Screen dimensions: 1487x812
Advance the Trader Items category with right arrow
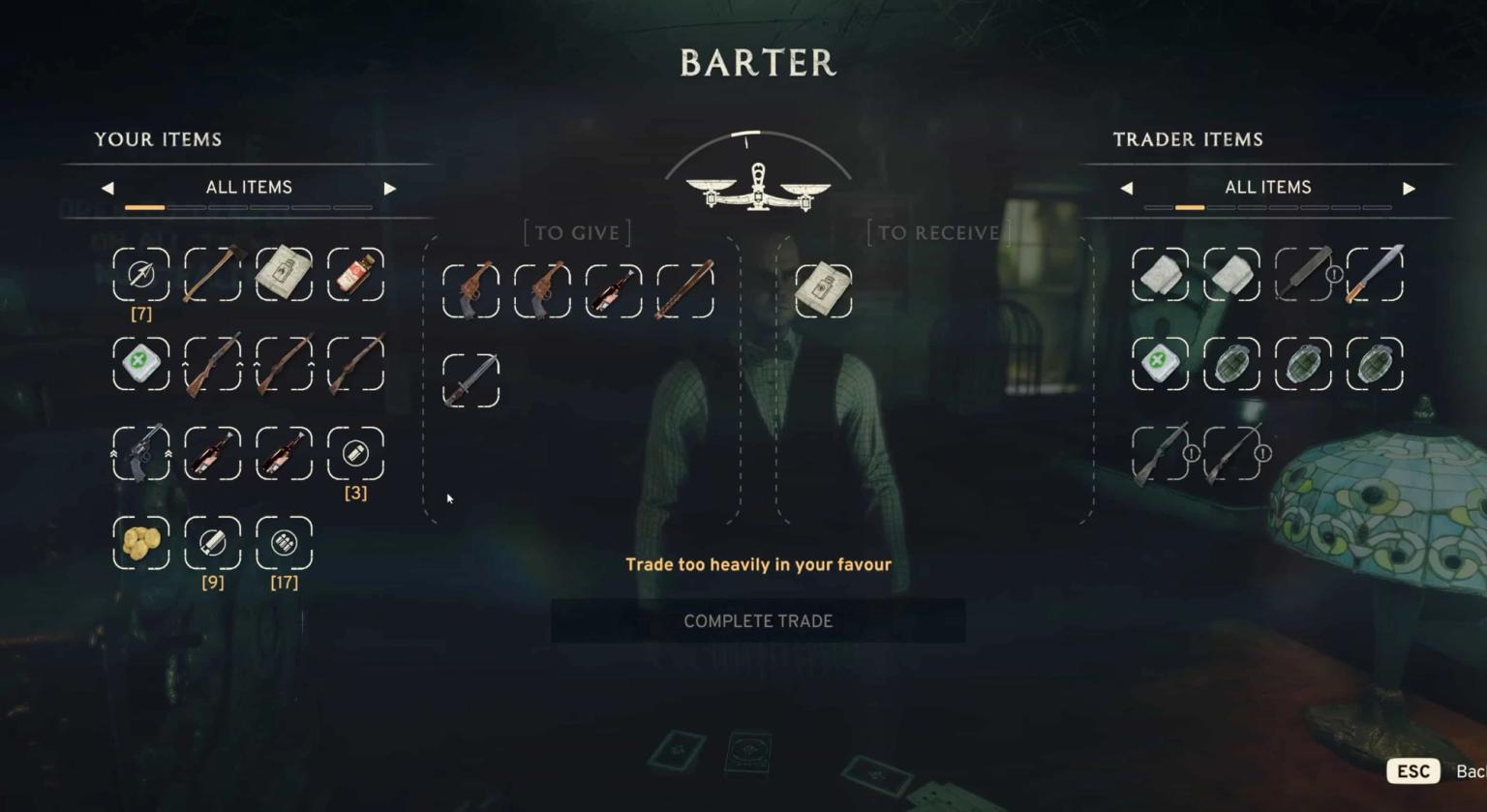1408,188
